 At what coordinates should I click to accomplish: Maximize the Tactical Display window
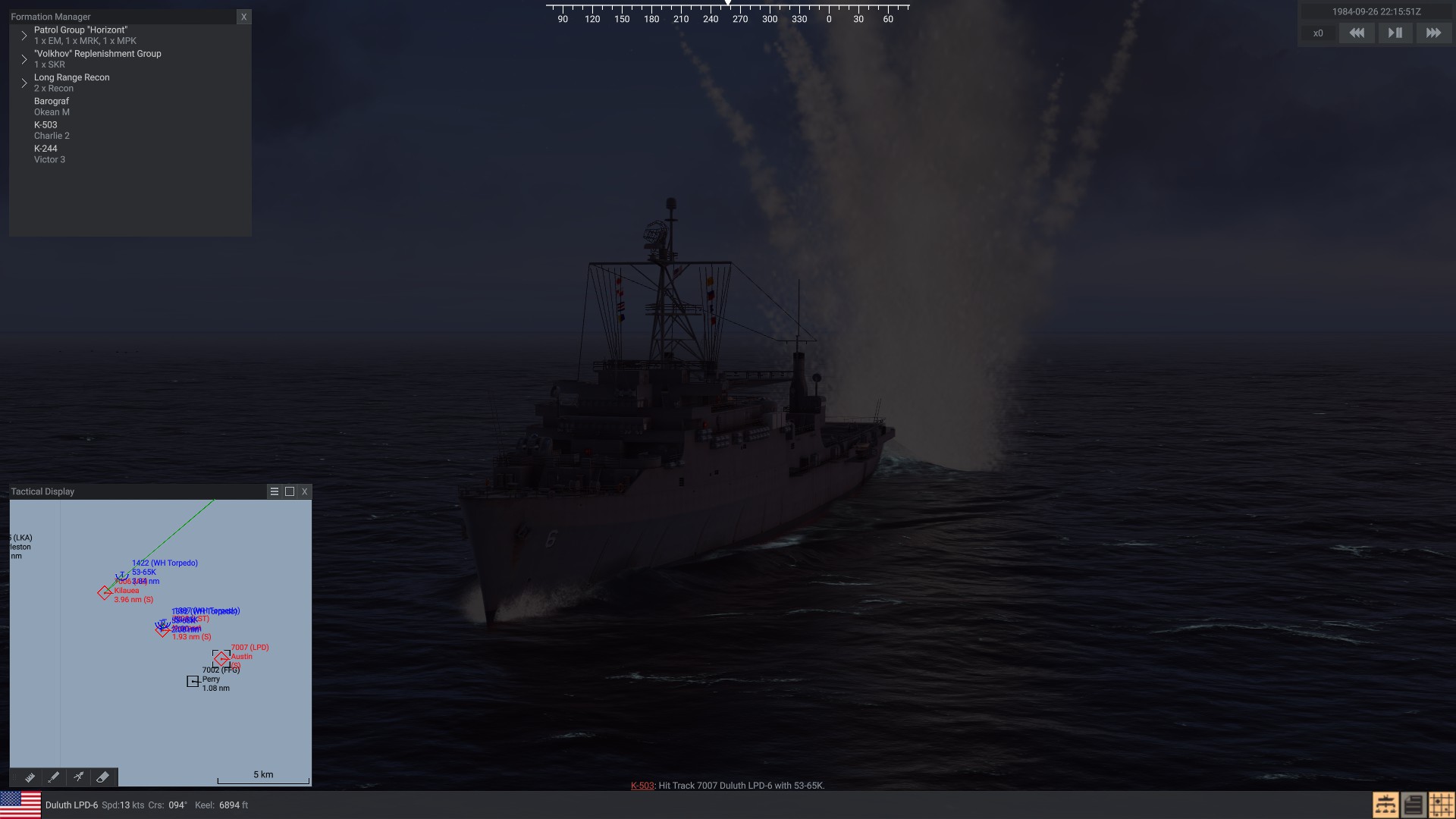click(290, 491)
